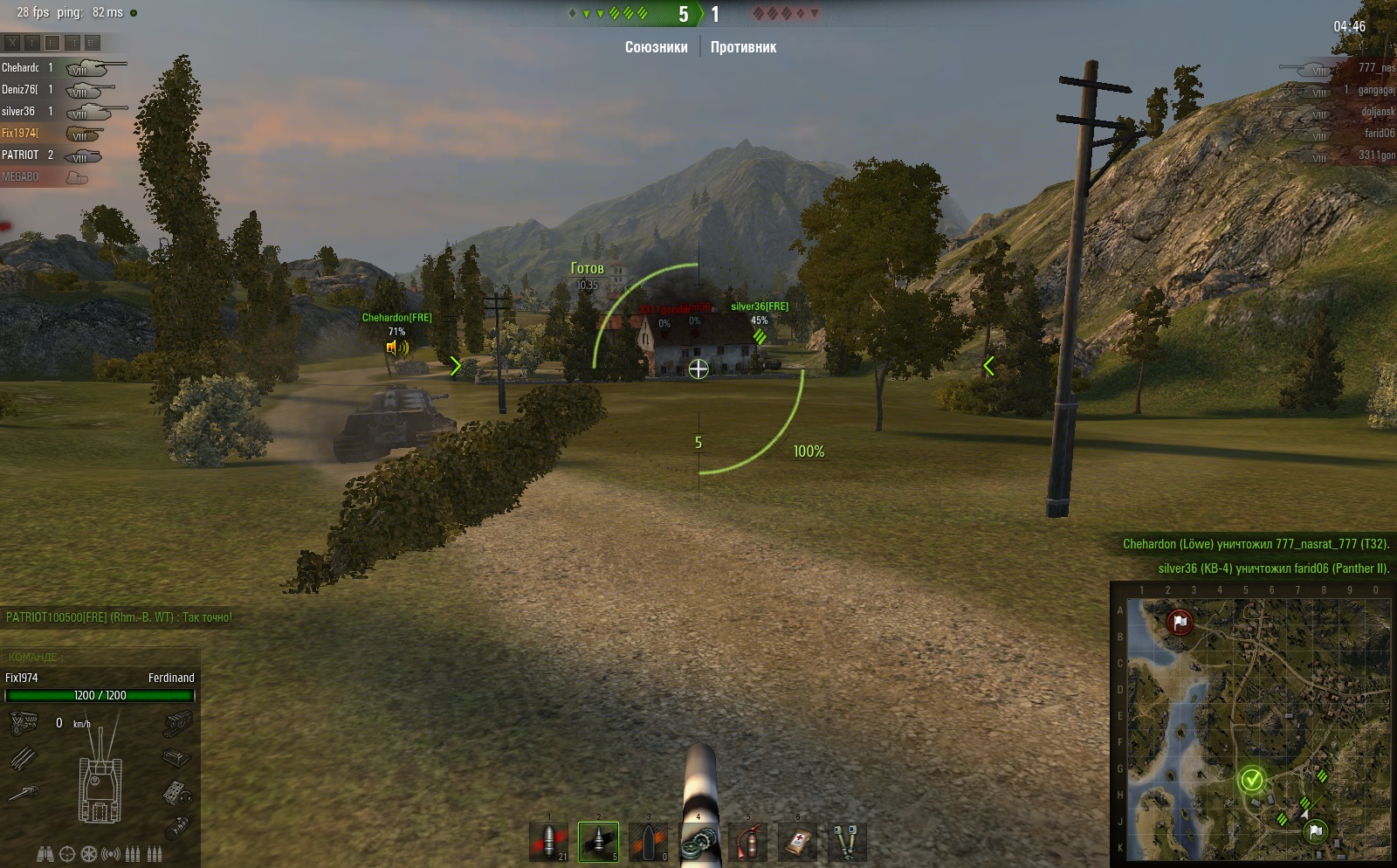This screenshot has height=868, width=1397.
Task: Click the enemy base flag on minimap
Action: pyautogui.click(x=1180, y=623)
